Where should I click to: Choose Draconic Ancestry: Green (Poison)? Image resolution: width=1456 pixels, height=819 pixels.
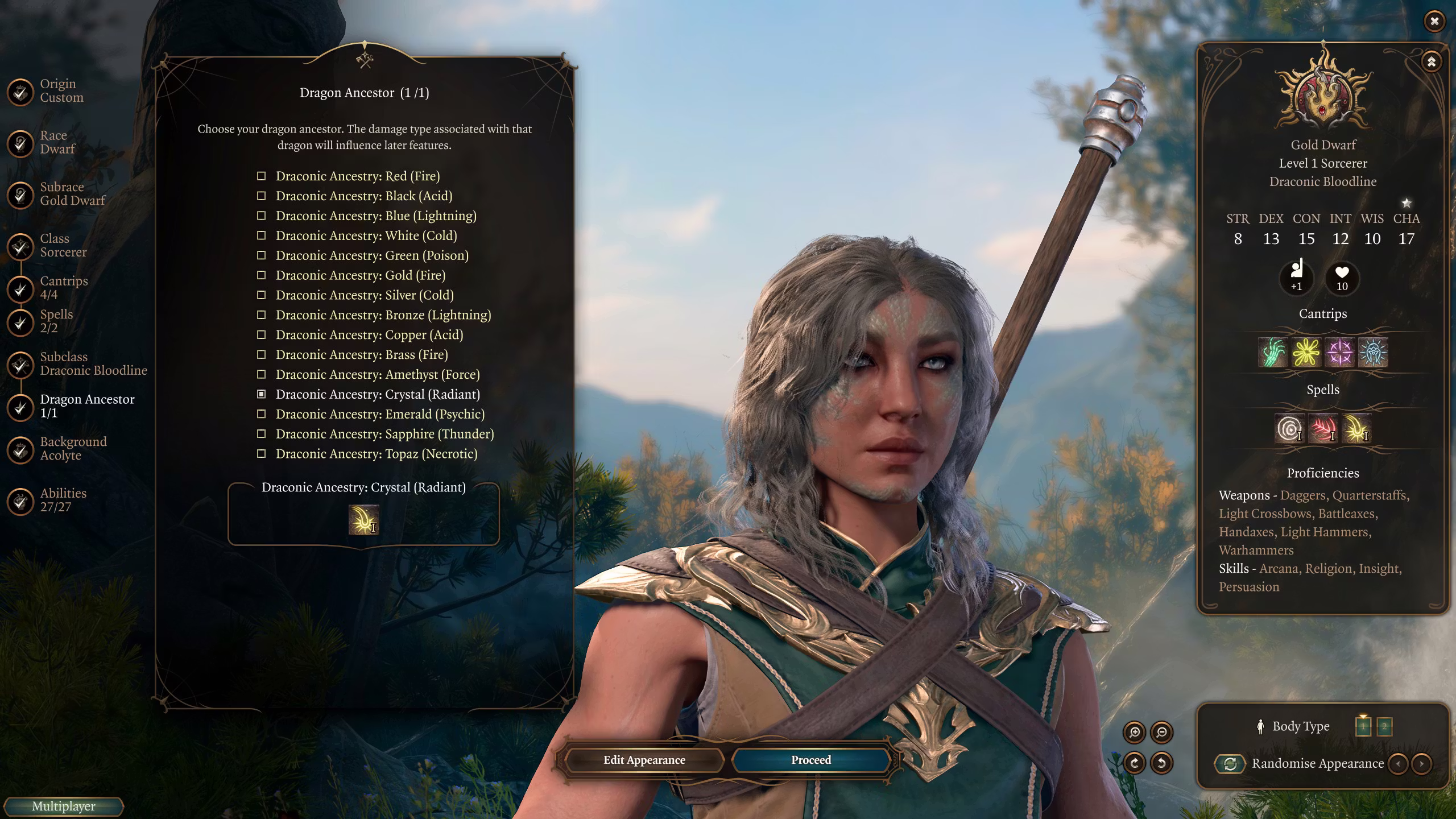pos(371,255)
